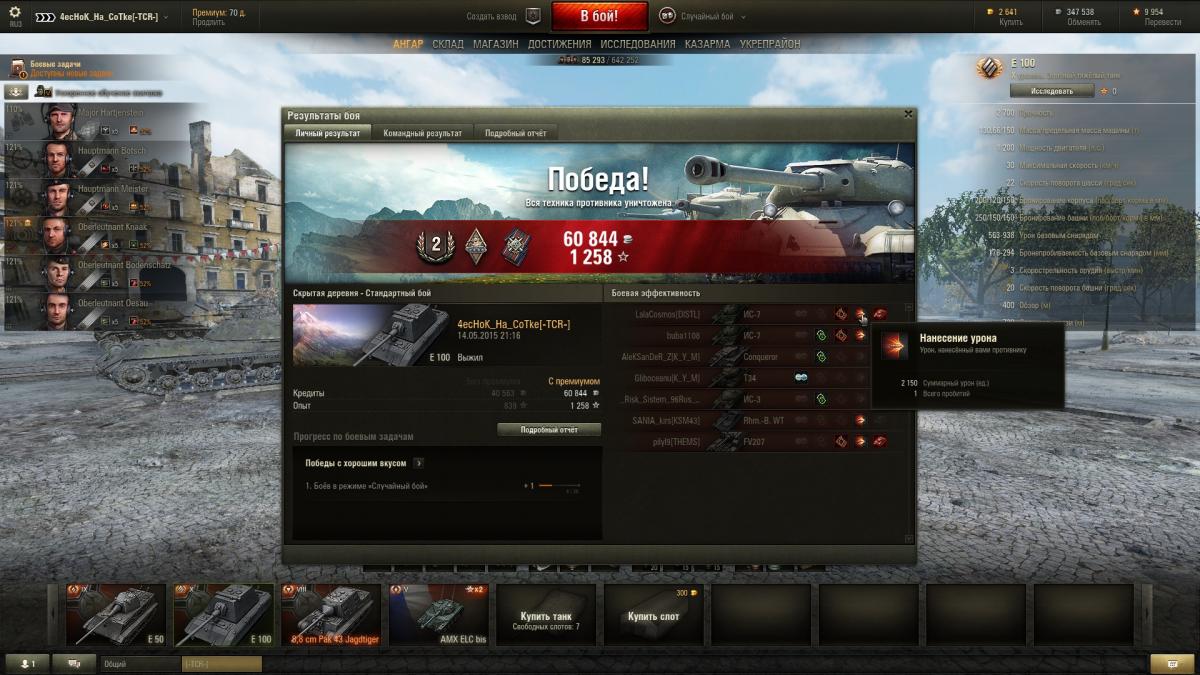Open the СКЛАД menu
The image size is (1200, 675).
pos(448,44)
